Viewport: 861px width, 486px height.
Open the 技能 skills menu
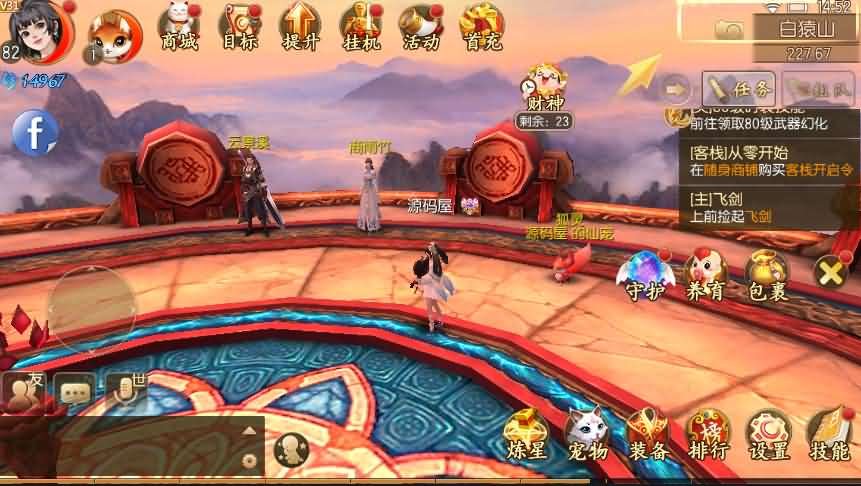tap(830, 436)
